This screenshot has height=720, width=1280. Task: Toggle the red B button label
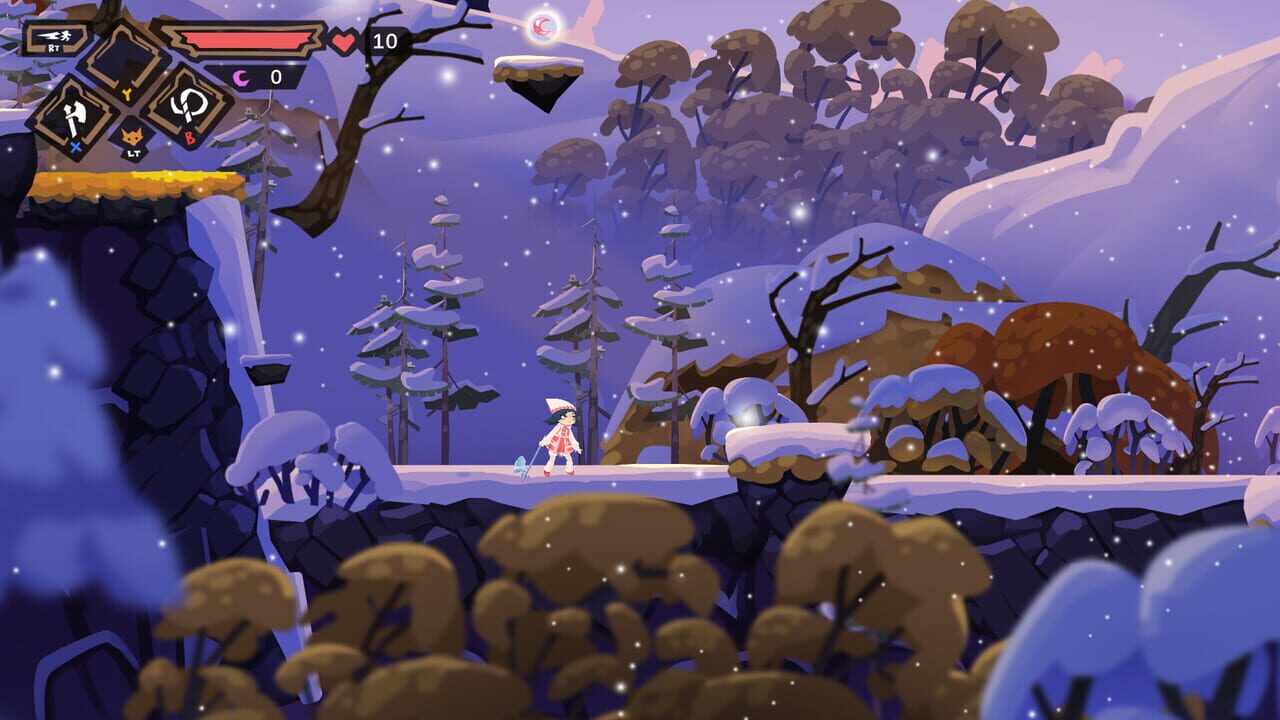188,140
